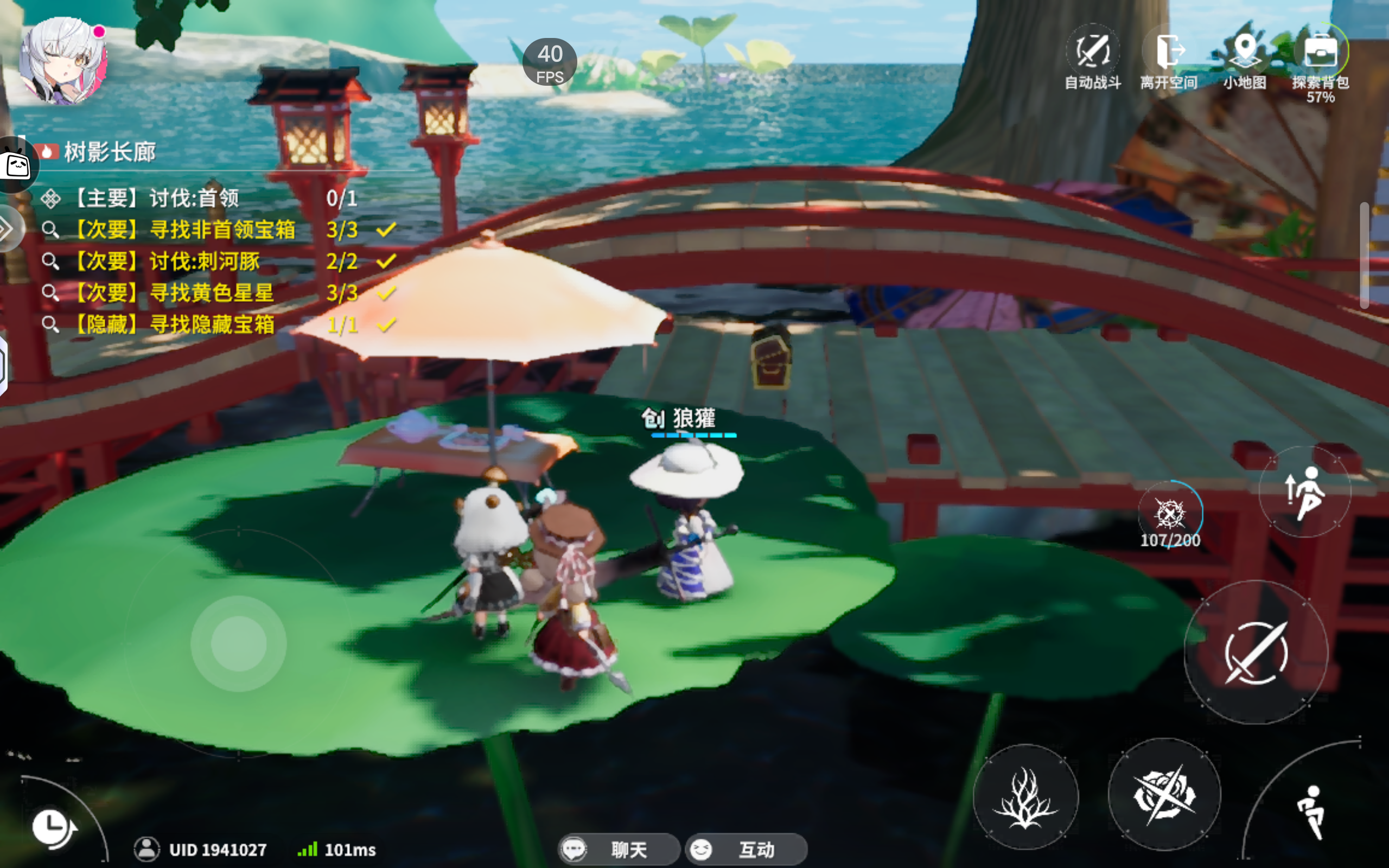This screenshot has height=868, width=1389.
Task: Tap the clock icon in bottom corner
Action: tap(53, 828)
